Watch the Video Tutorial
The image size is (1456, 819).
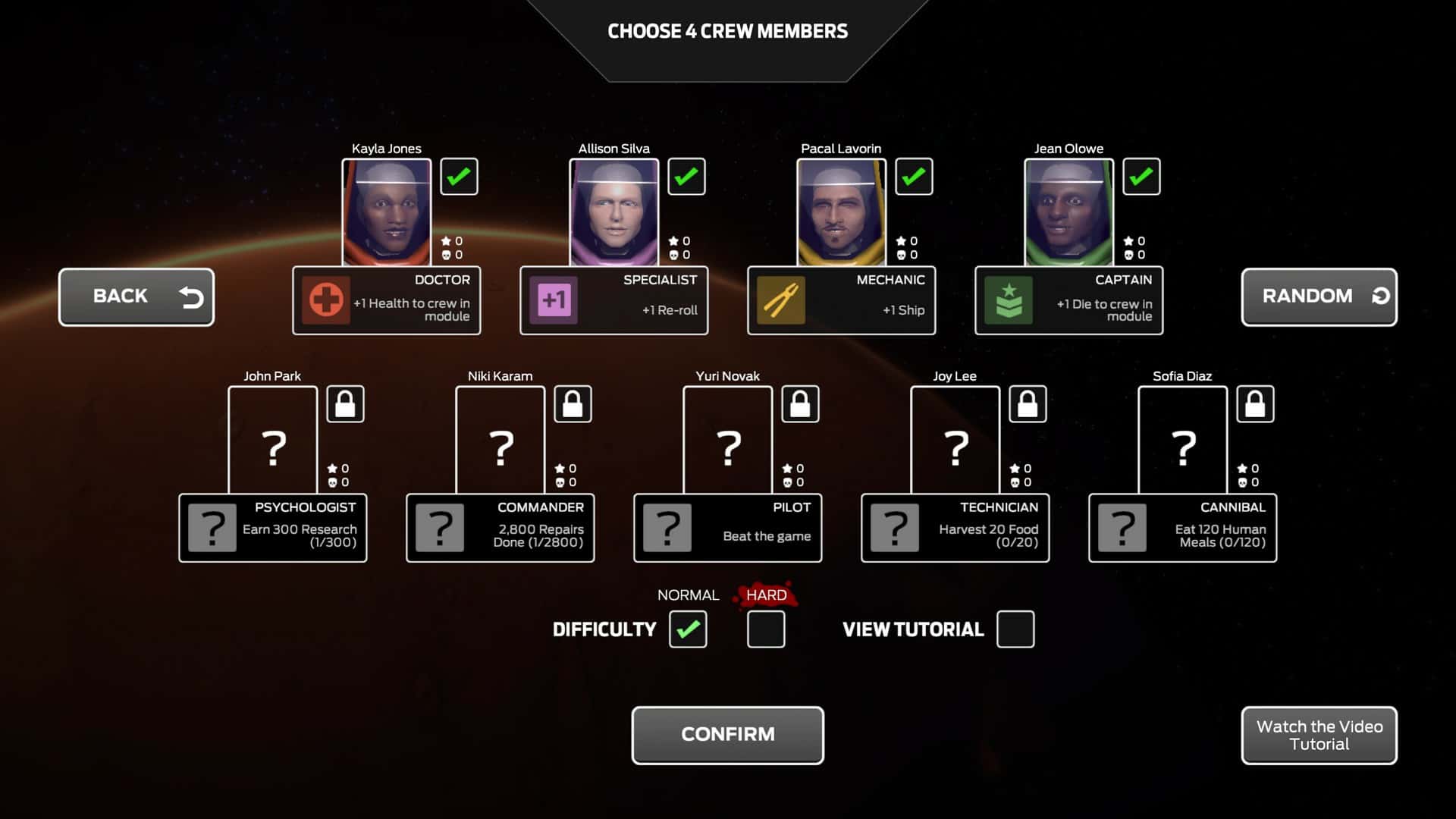pos(1318,734)
